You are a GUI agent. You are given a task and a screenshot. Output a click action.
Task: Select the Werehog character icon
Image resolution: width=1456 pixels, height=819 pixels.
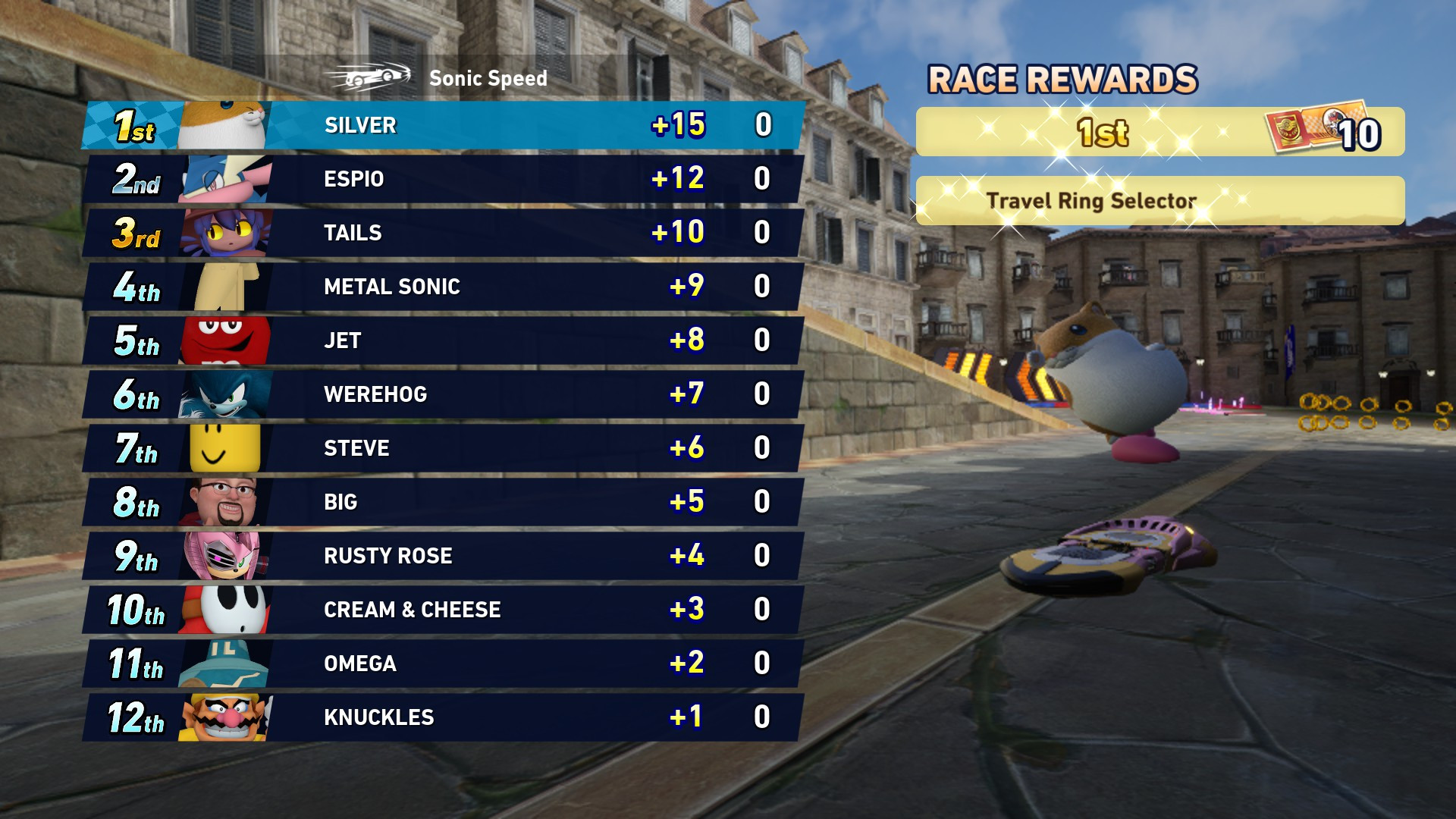point(224,394)
